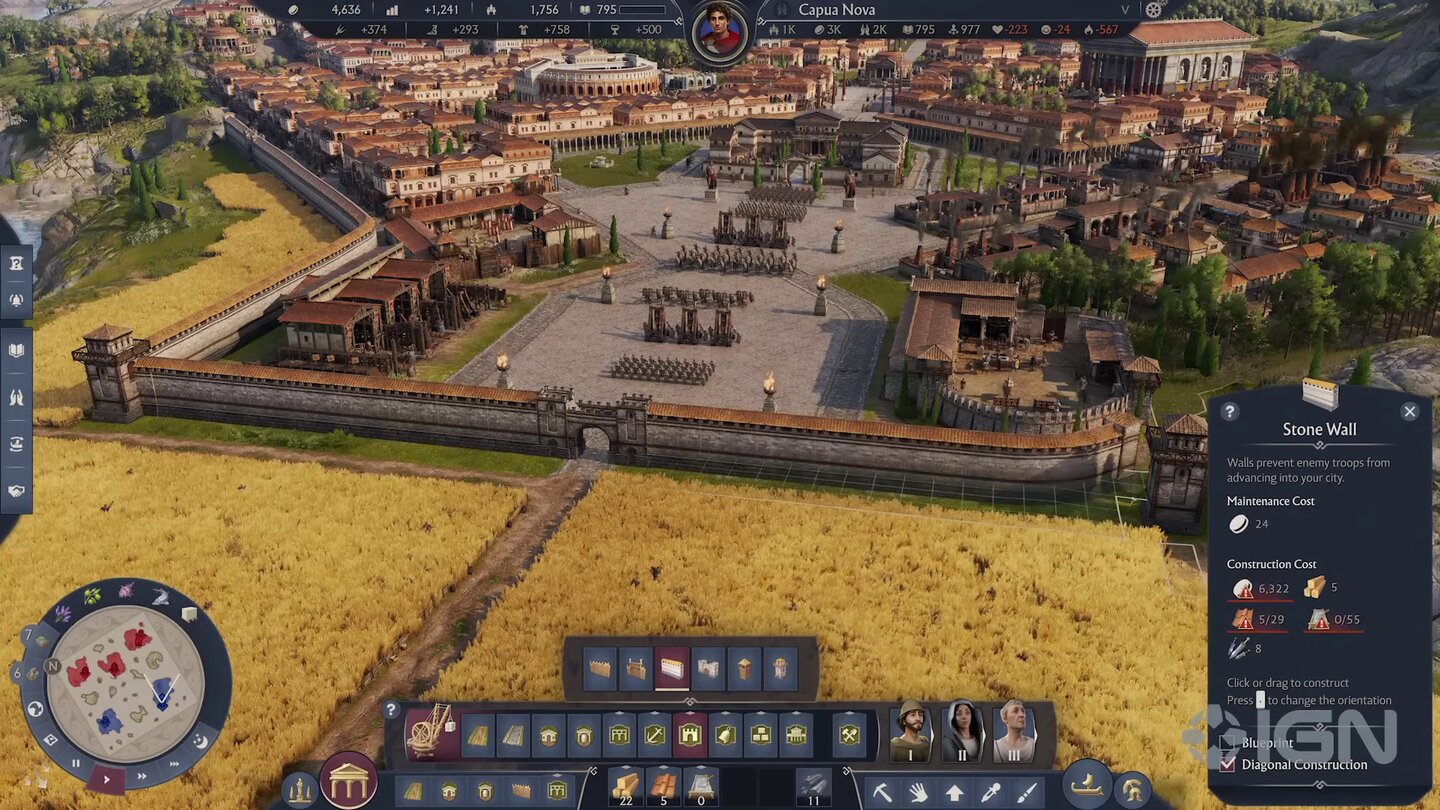Pause the game from the minimap ring
This screenshot has height=810, width=1440.
point(76,763)
